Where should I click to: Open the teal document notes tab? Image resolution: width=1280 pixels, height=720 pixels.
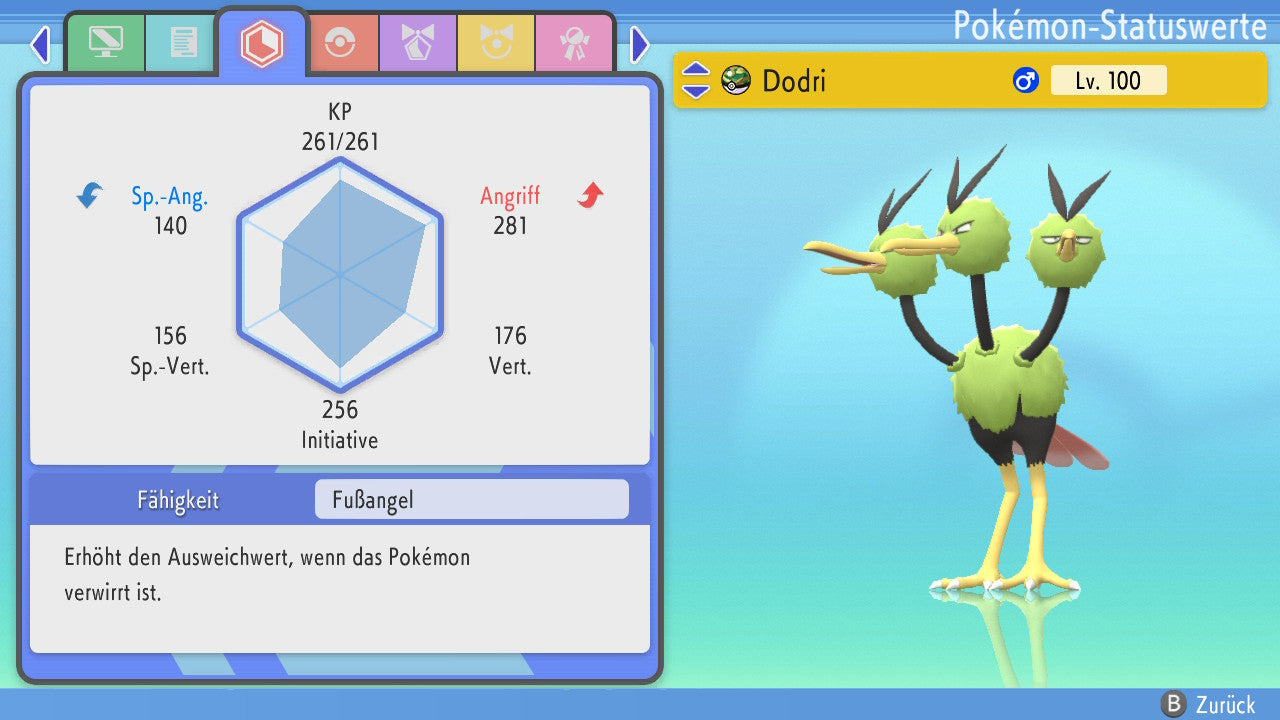[183, 42]
